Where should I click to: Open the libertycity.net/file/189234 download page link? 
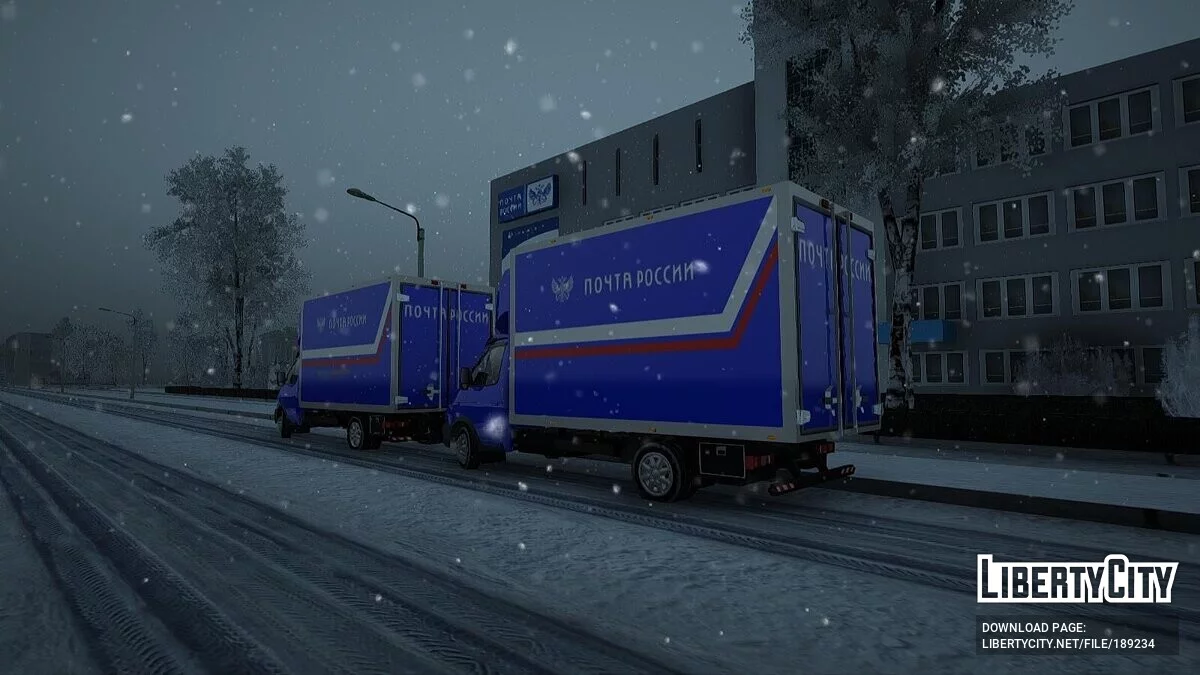tap(1067, 643)
